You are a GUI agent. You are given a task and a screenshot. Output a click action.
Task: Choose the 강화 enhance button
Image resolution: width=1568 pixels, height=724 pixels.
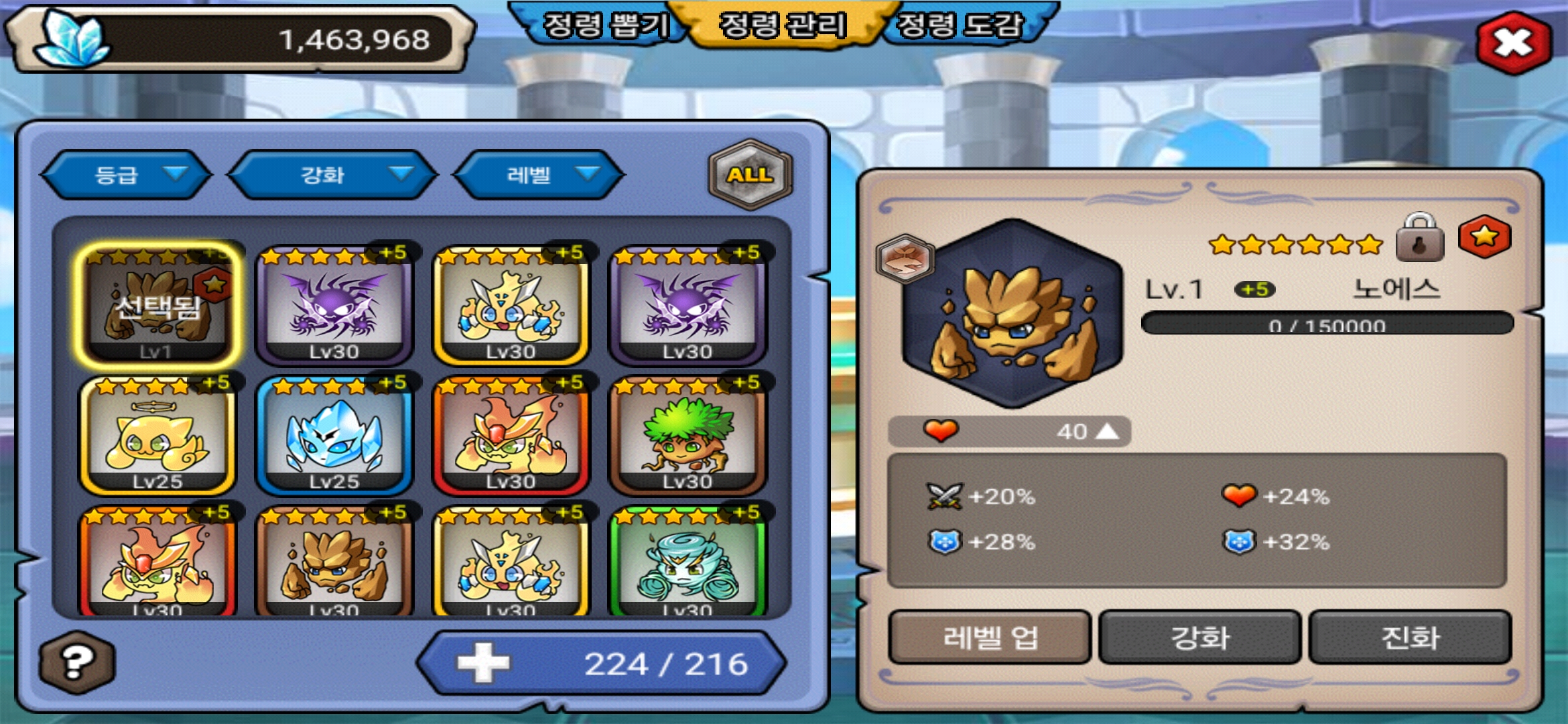1199,637
